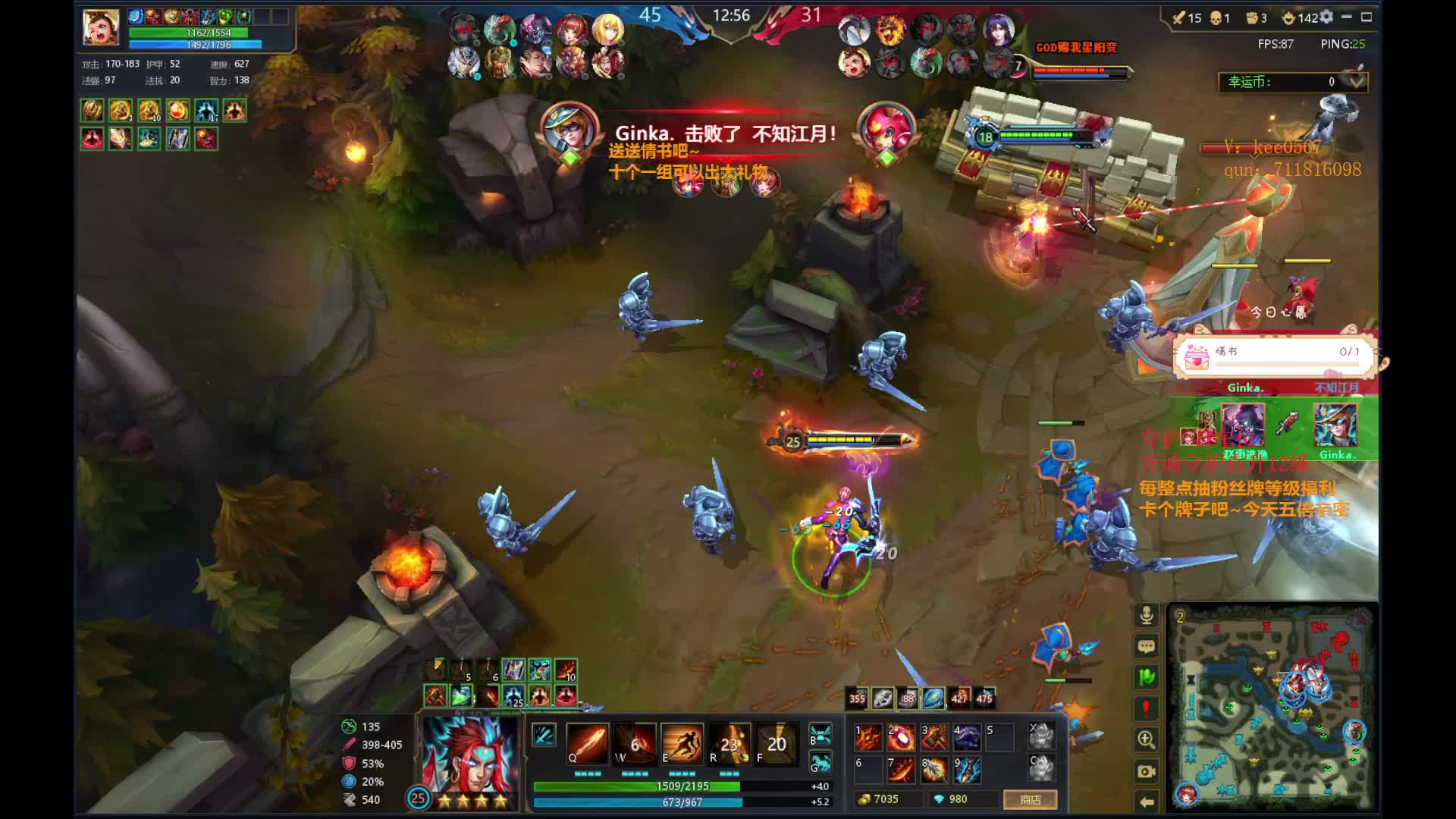Click the minimap battlefield overview

coord(1272,708)
